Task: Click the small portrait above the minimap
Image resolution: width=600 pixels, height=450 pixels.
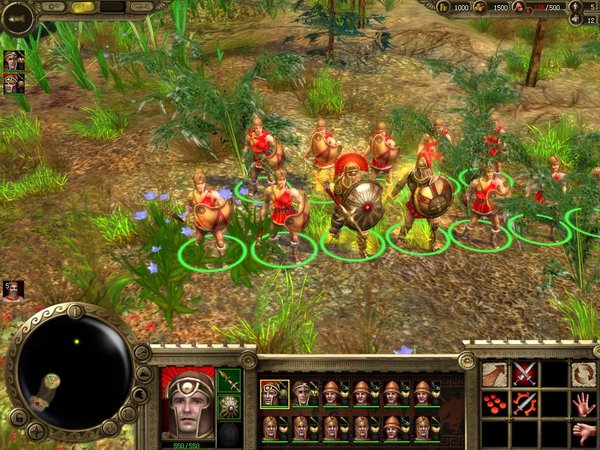Action: pos(13,291)
